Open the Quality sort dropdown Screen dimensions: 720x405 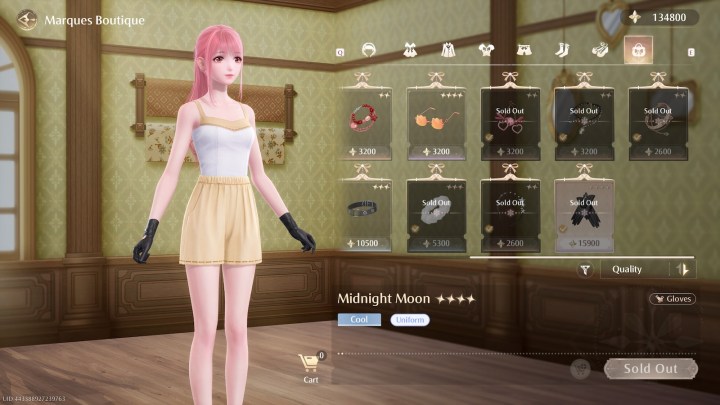coord(637,269)
